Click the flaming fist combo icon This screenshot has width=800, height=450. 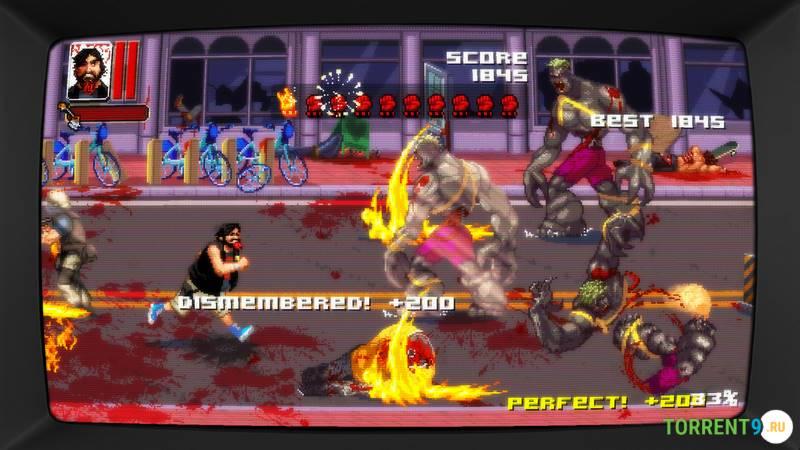tap(290, 101)
